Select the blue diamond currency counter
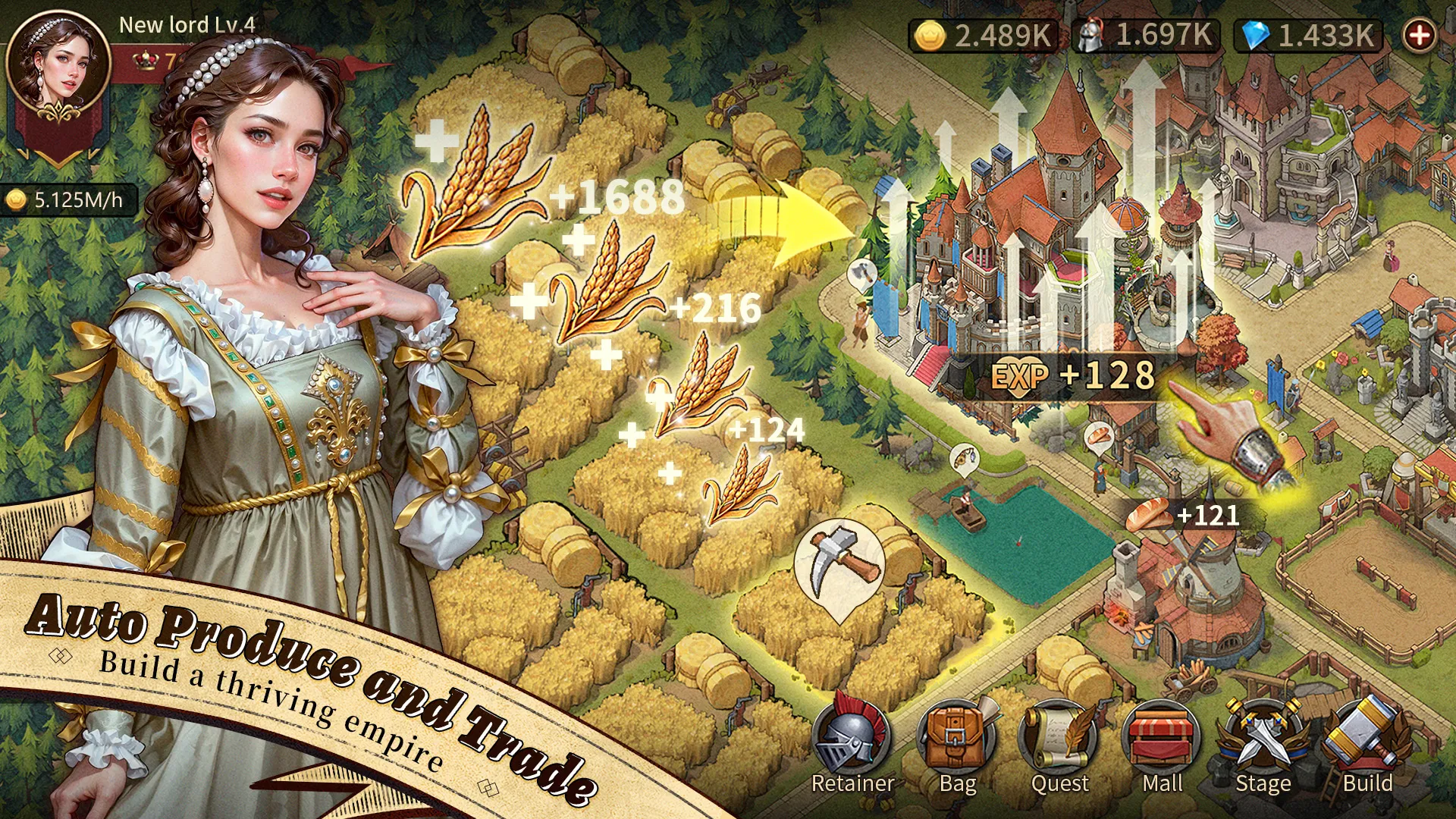 tap(1309, 36)
